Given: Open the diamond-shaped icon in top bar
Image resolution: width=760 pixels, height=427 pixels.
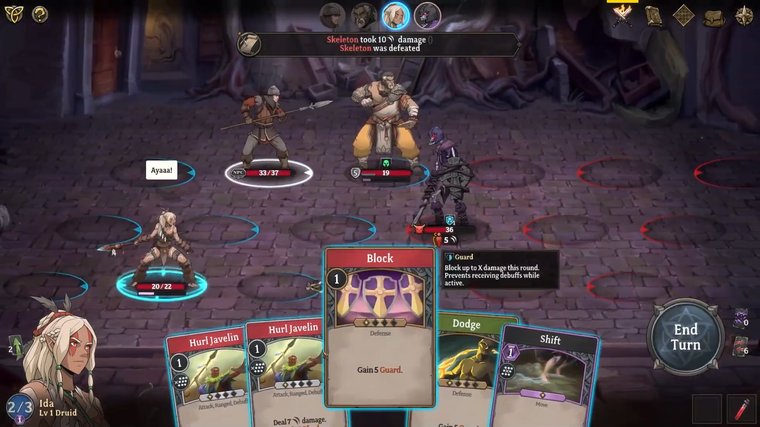Looking at the screenshot, I should pyautogui.click(x=684, y=15).
